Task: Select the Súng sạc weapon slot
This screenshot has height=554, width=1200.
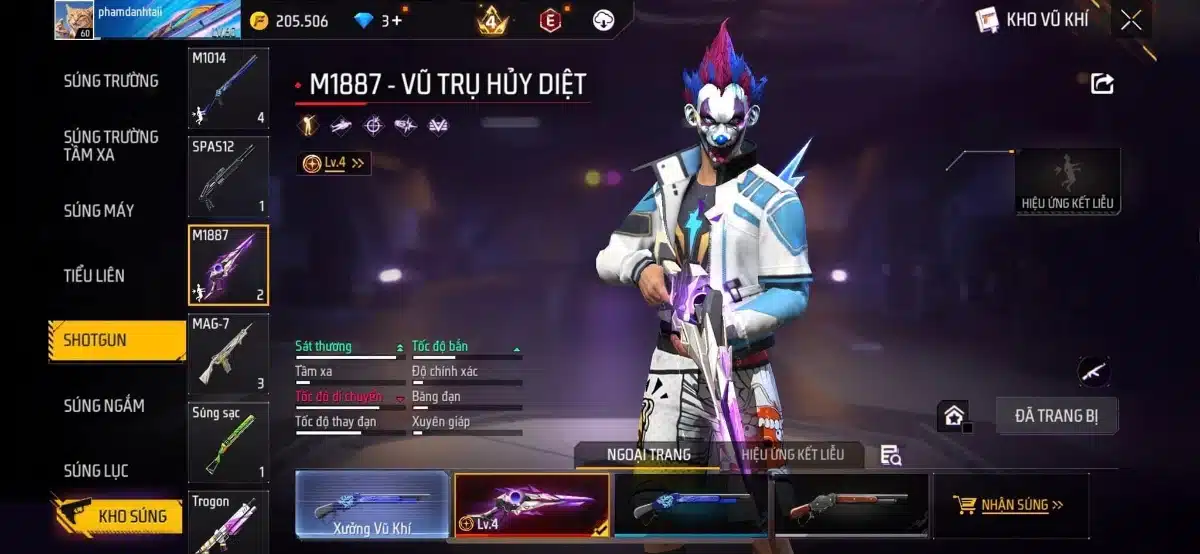Action: pos(228,442)
